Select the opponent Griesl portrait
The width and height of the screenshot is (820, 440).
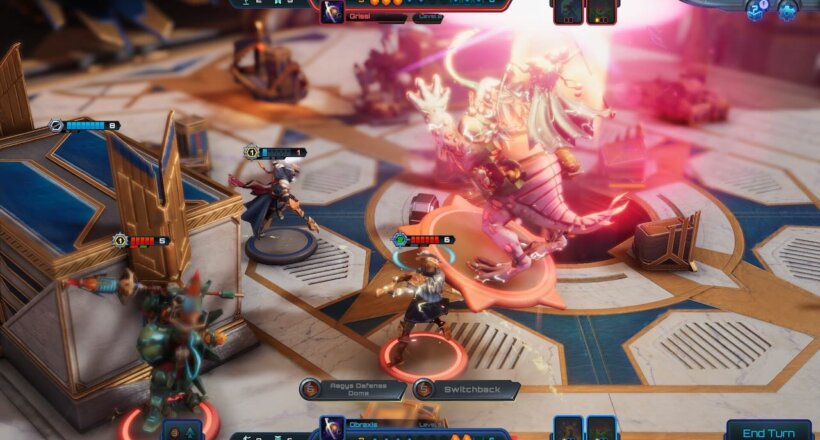(332, 11)
